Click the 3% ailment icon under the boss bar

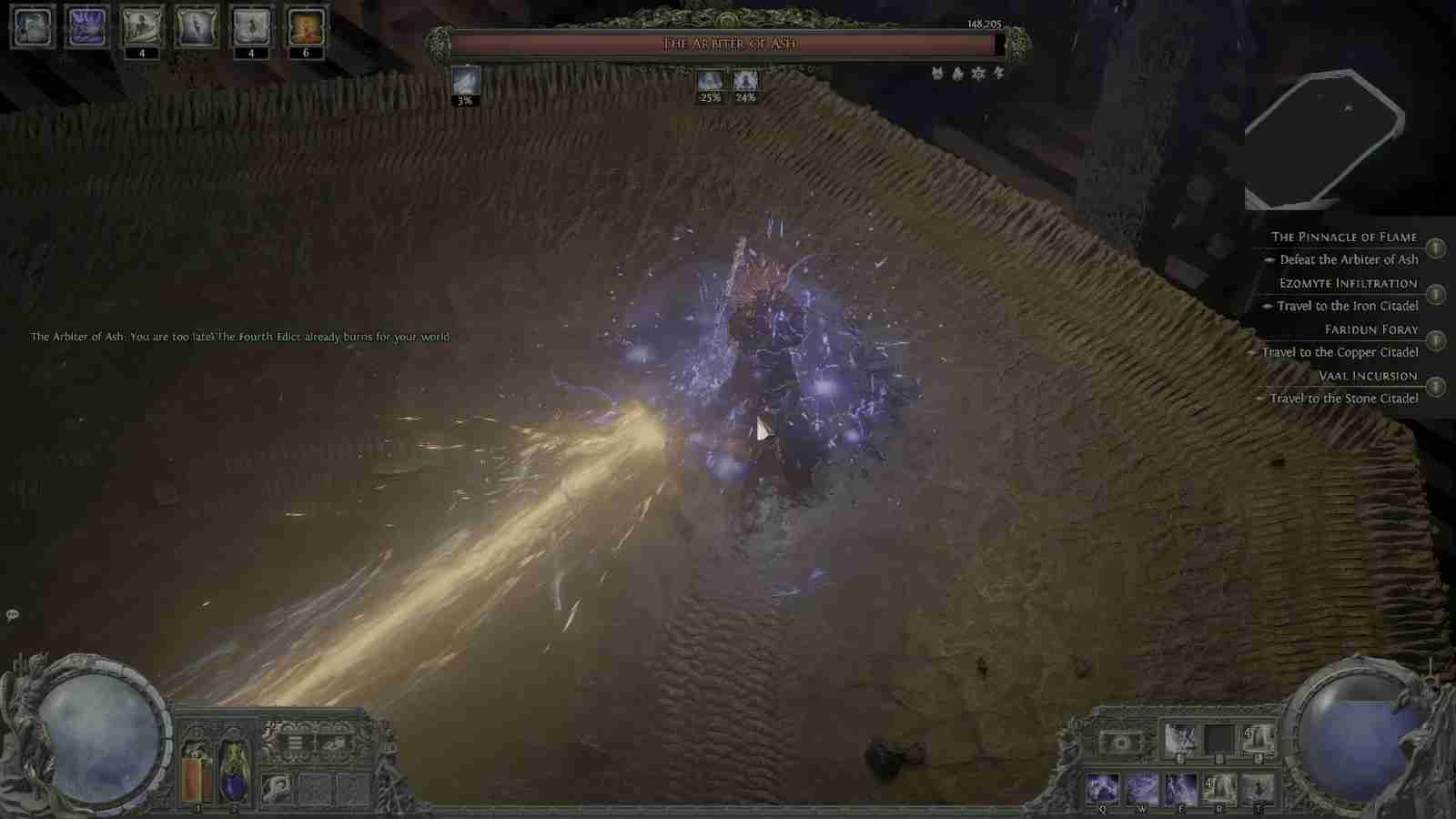click(466, 82)
